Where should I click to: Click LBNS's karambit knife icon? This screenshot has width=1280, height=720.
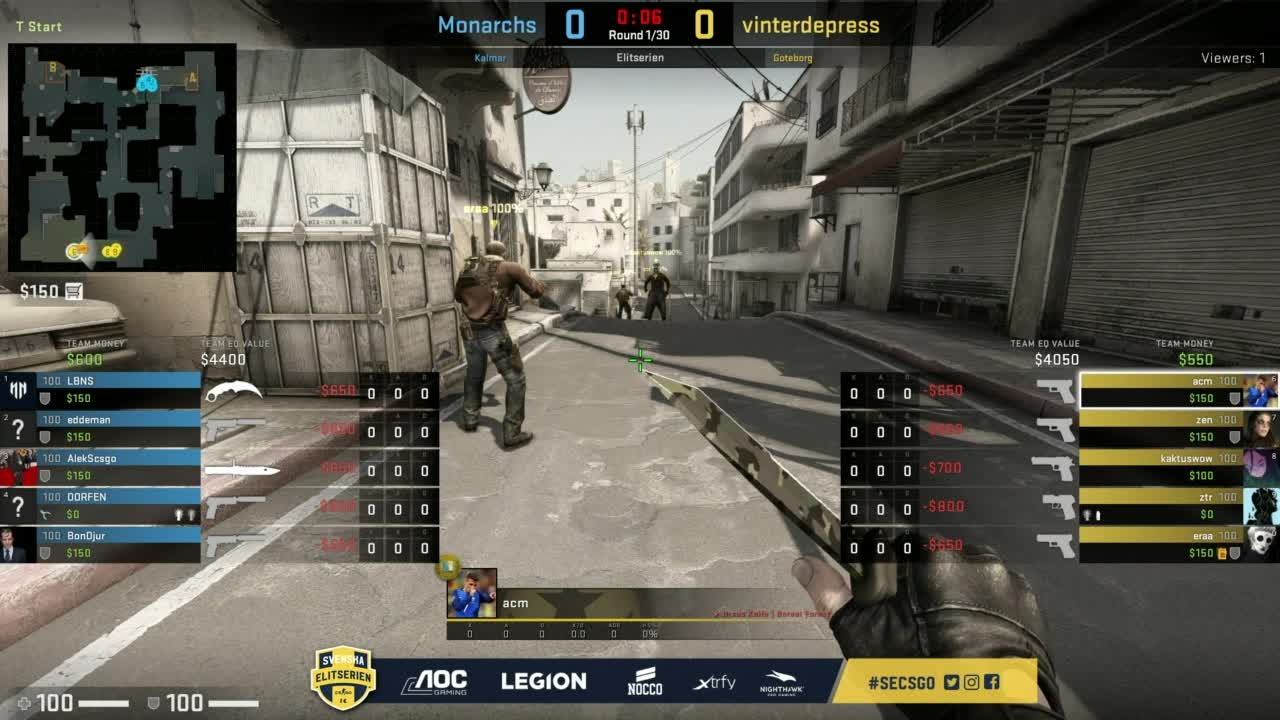[233, 392]
